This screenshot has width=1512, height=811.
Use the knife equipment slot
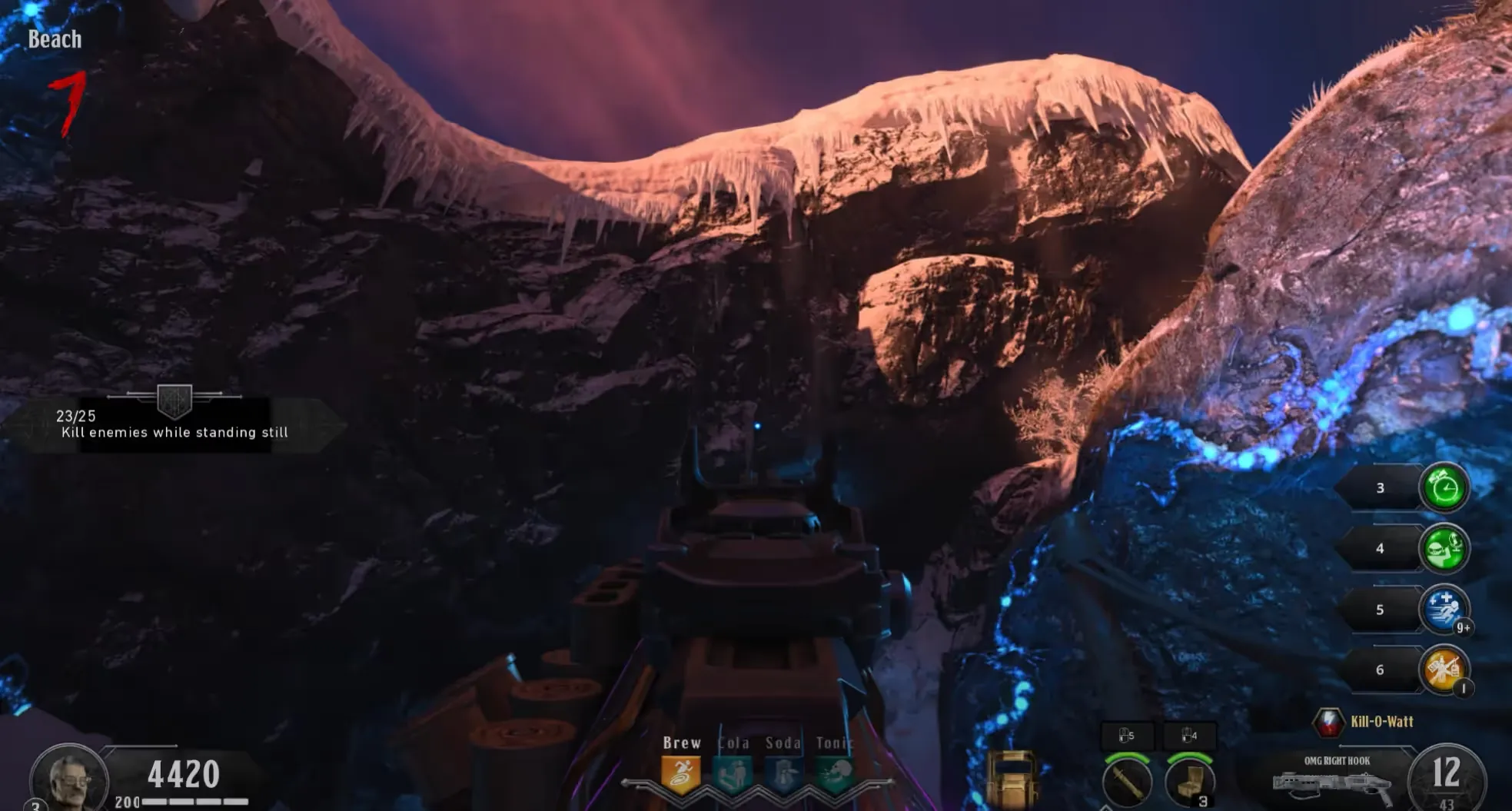tap(1127, 782)
